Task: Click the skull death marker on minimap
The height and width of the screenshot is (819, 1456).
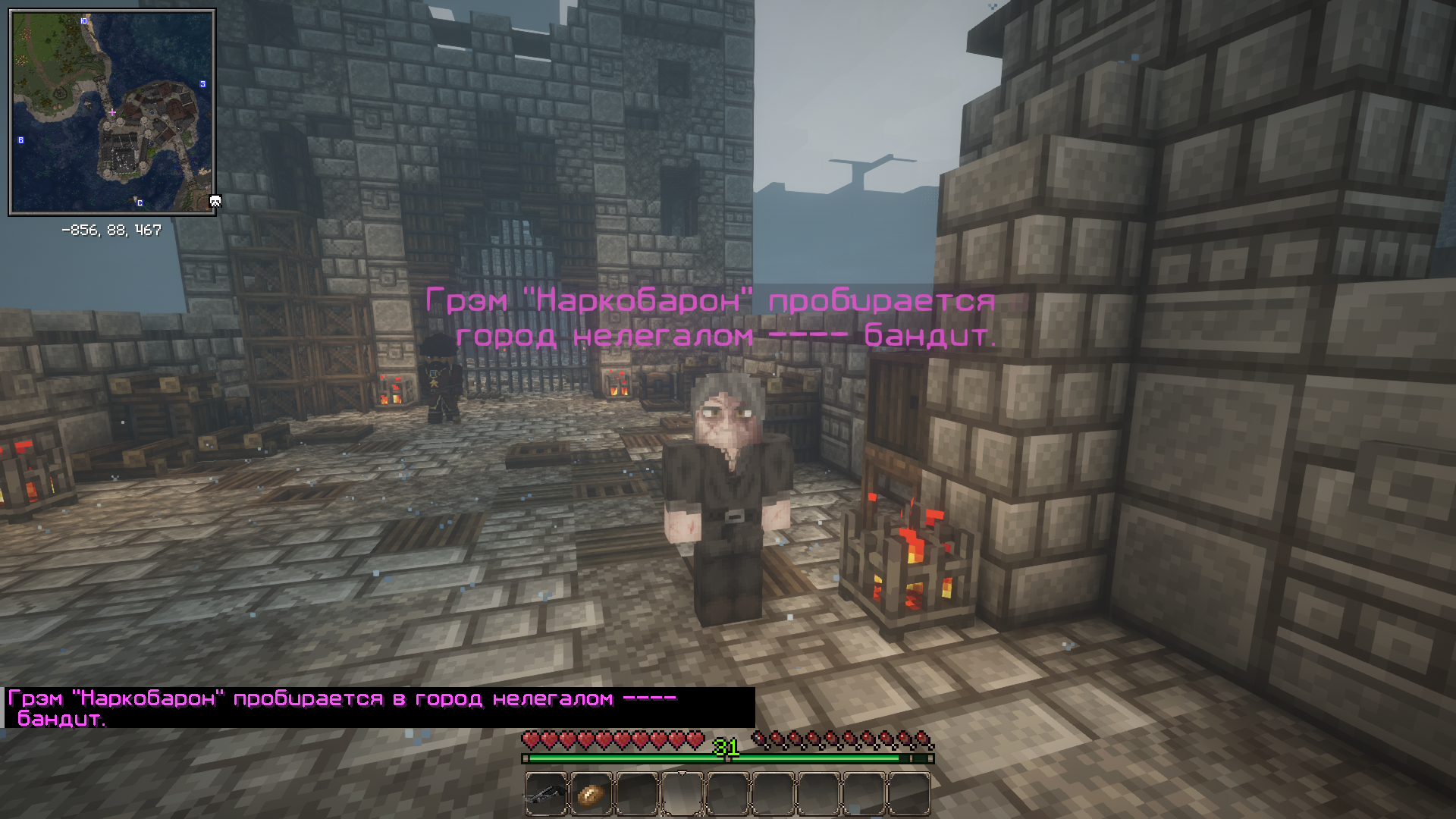Action: point(215,201)
